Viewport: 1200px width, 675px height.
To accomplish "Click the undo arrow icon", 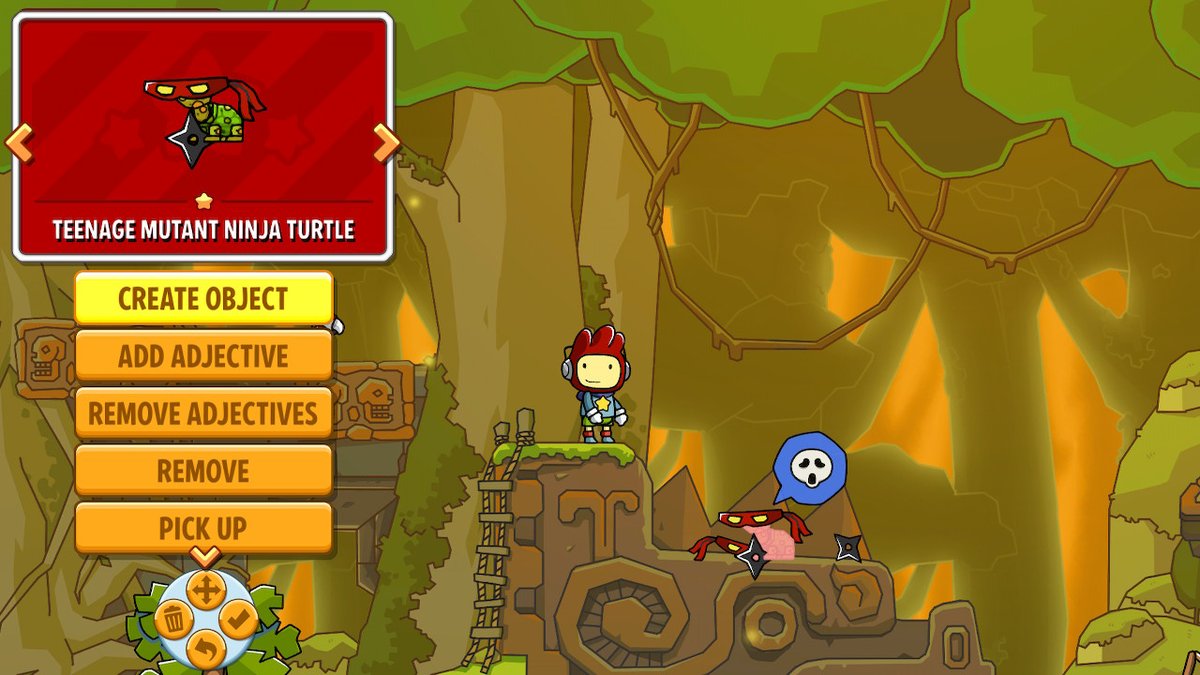I will coord(205,649).
